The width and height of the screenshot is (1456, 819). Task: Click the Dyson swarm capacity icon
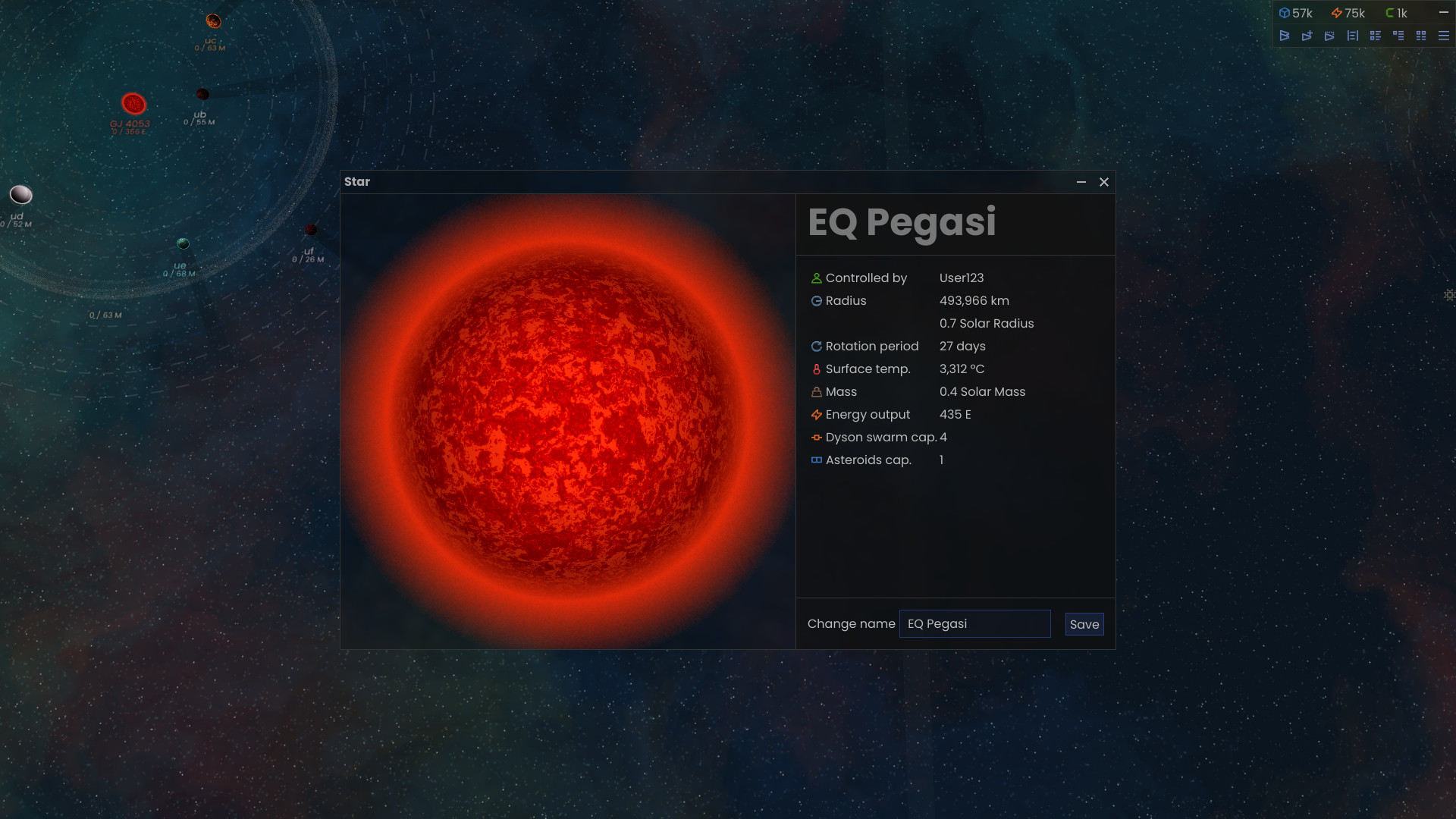point(816,438)
